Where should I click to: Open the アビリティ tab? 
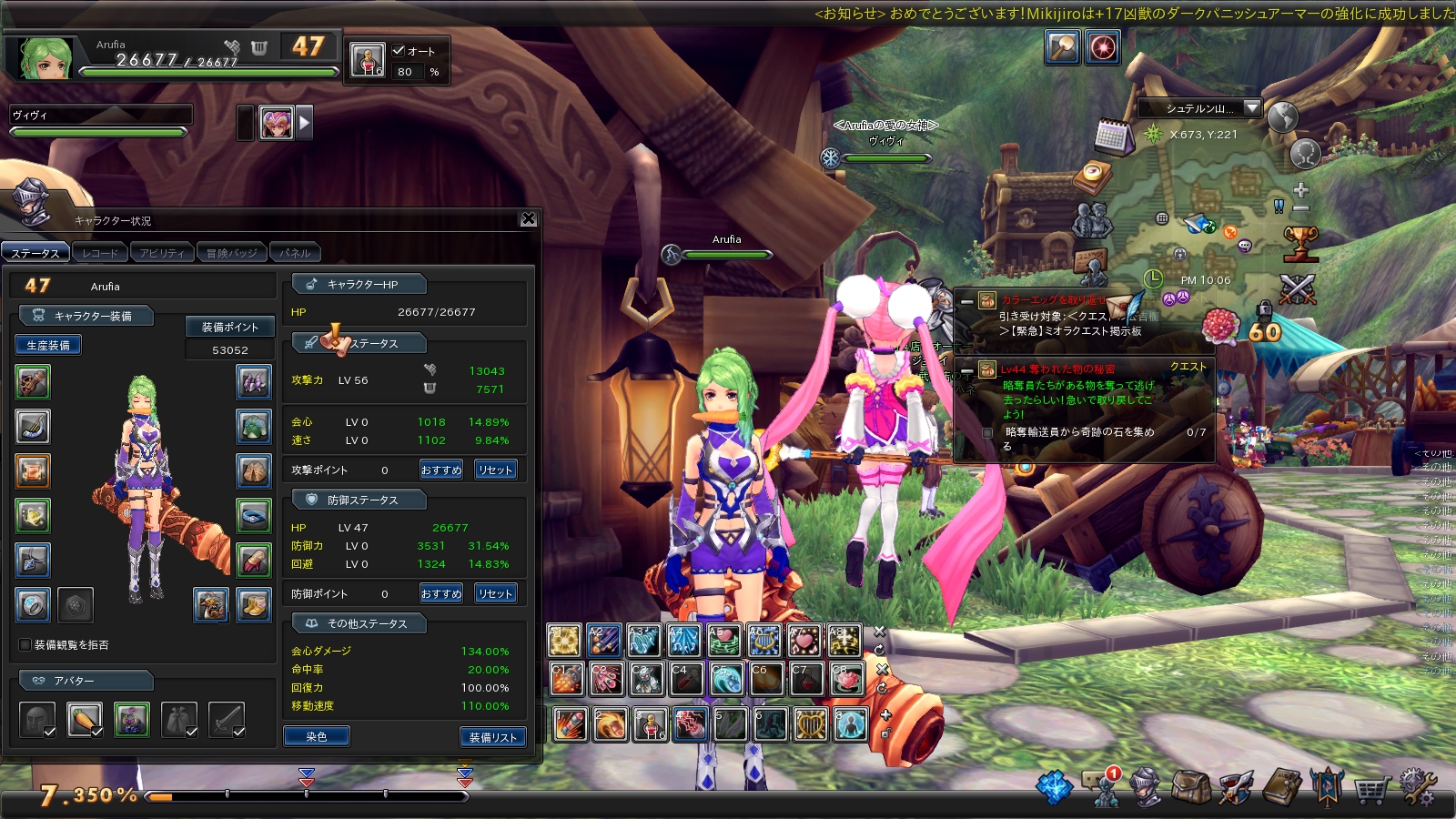(162, 253)
